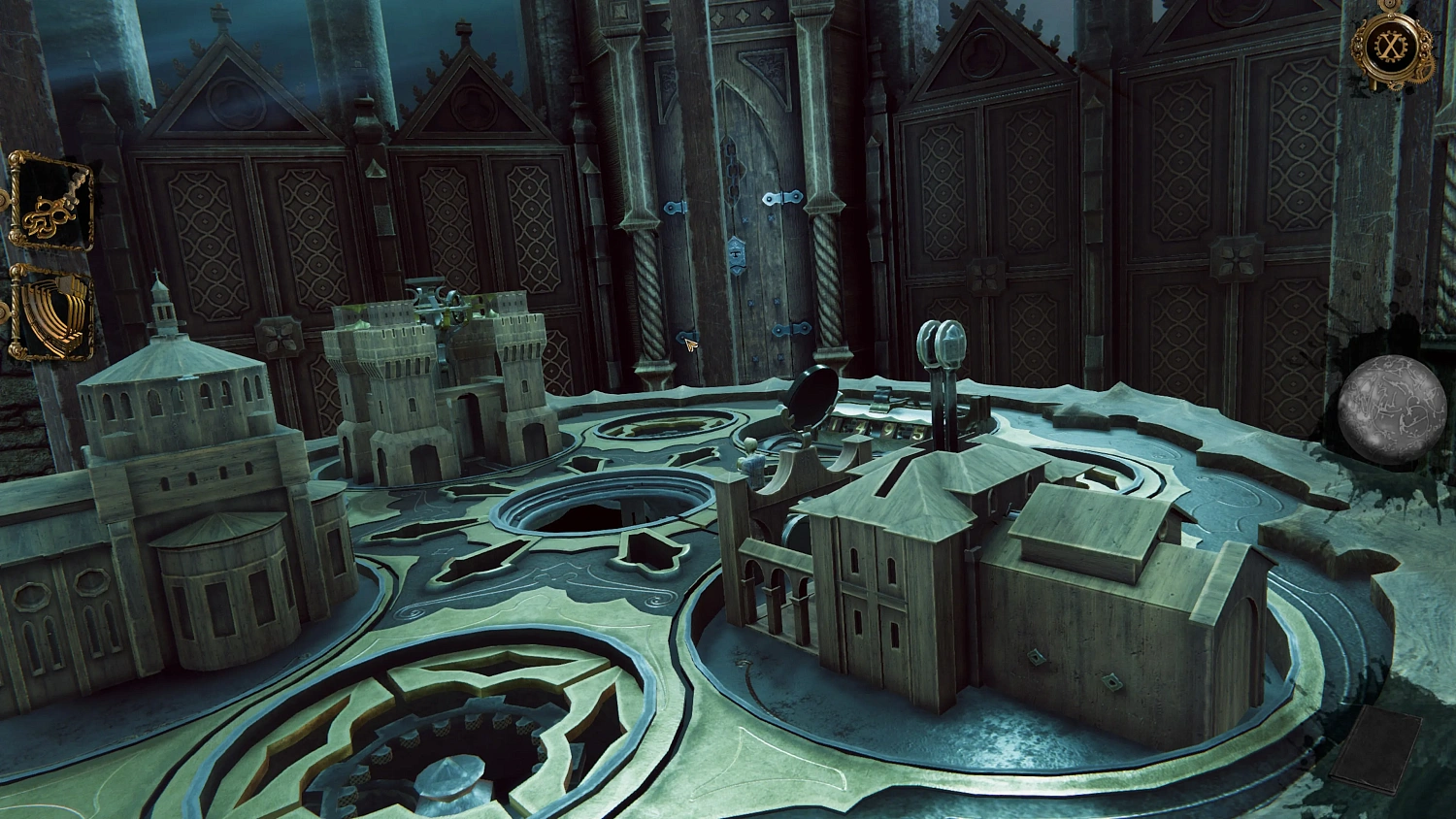This screenshot has height=819, width=1456.
Task: Examine the twin rounded pillars device
Action: (940, 344)
